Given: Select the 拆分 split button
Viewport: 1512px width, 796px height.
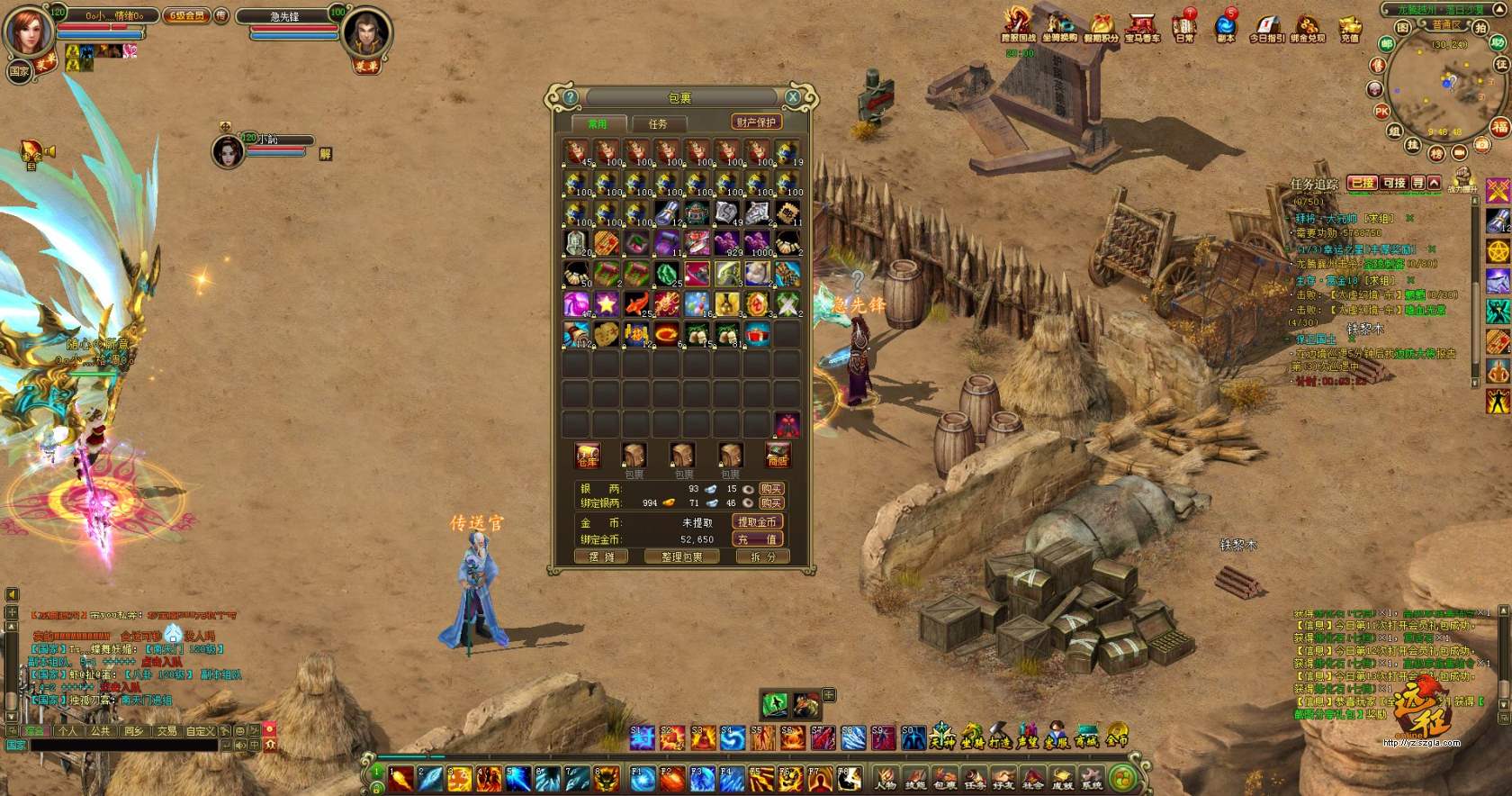Looking at the screenshot, I should coord(761,557).
